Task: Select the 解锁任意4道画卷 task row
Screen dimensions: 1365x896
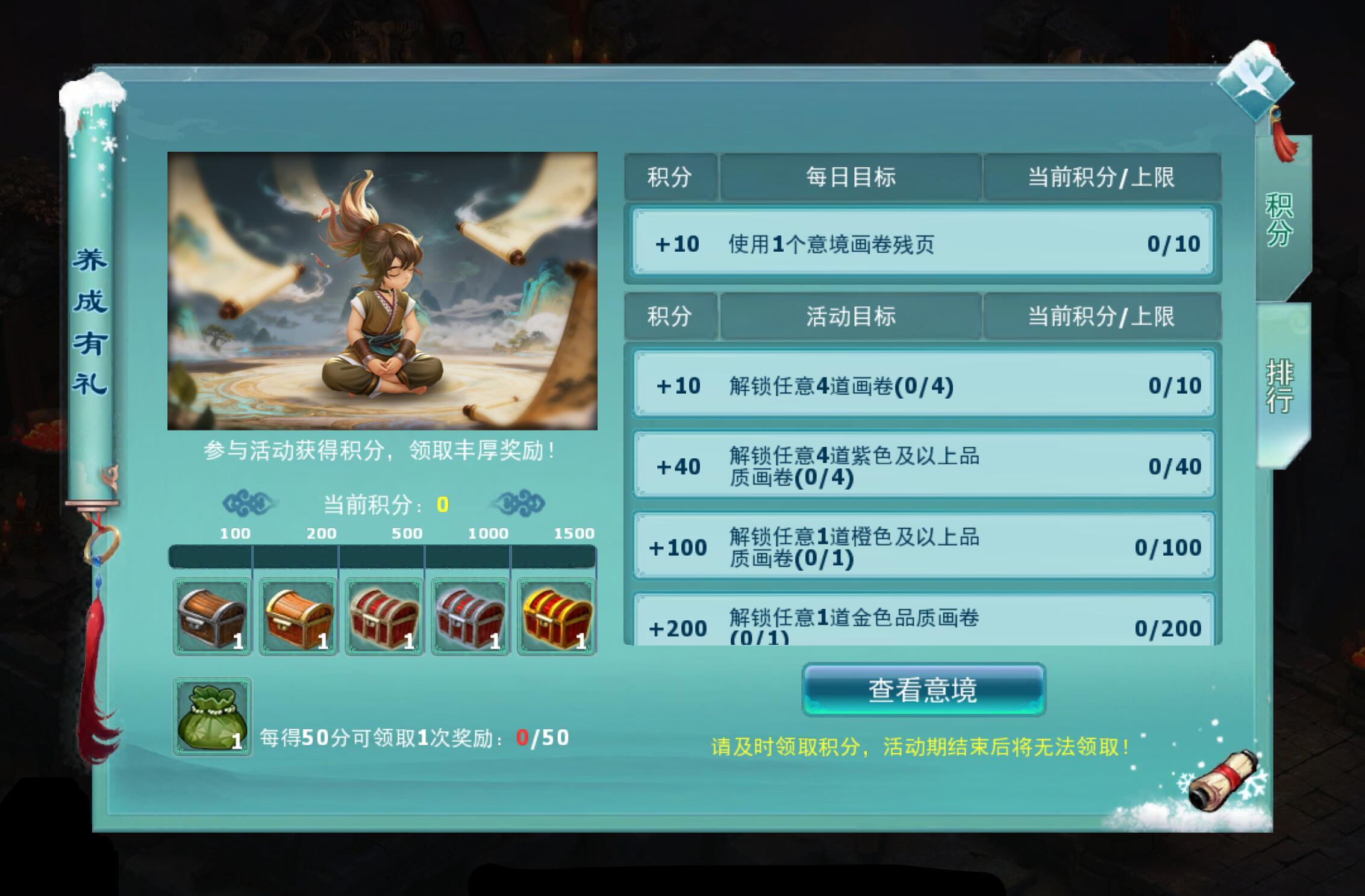Action: [x=922, y=385]
